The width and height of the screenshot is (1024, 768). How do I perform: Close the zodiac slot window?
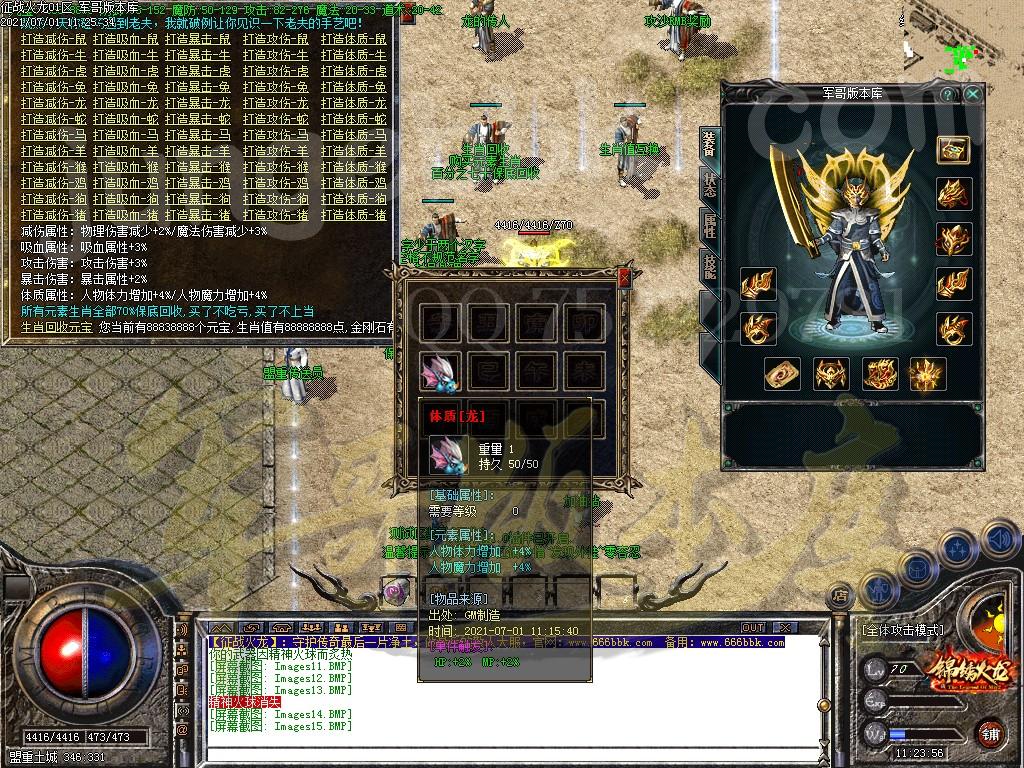click(x=625, y=277)
